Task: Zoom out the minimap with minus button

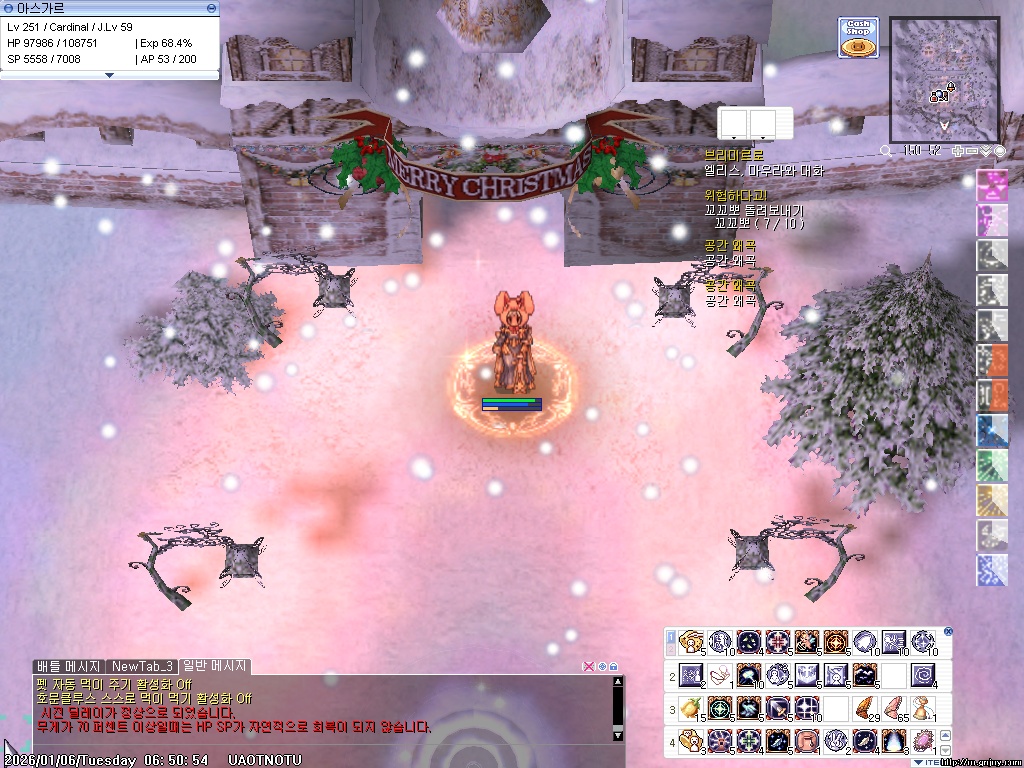Action: click(972, 151)
